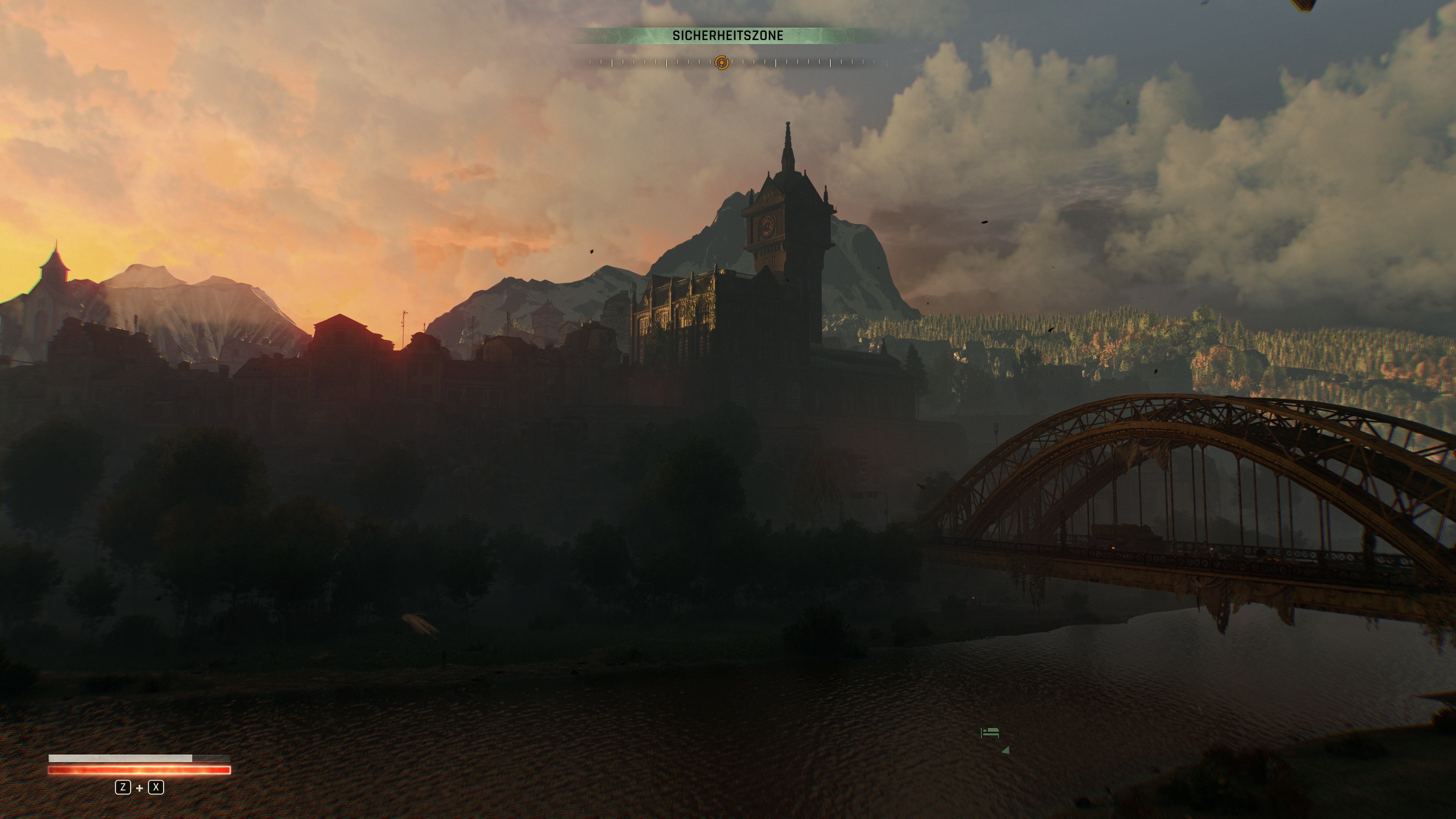This screenshot has width=1456, height=819.
Task: Select the bed safe-zone waypoint icon
Action: 990,733
